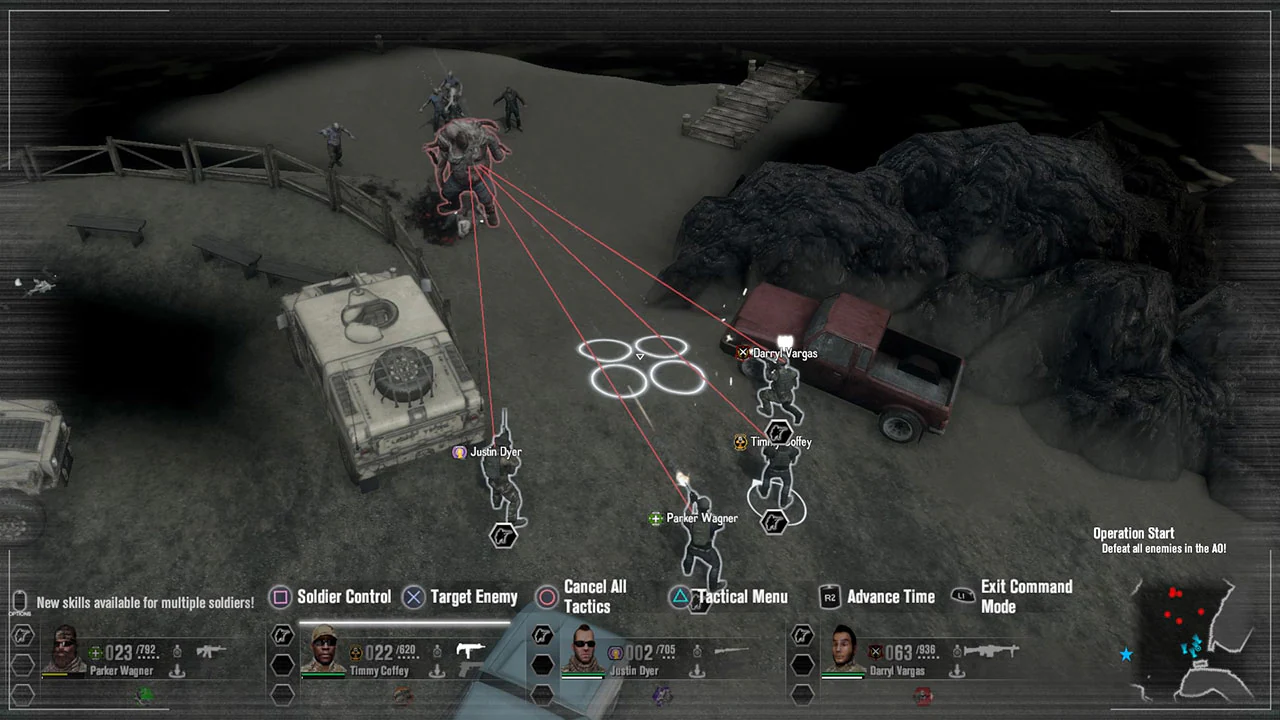Click the warning icon on Timmy Coffey's field nameplate
This screenshot has height=720, width=1280.
pyautogui.click(x=739, y=441)
